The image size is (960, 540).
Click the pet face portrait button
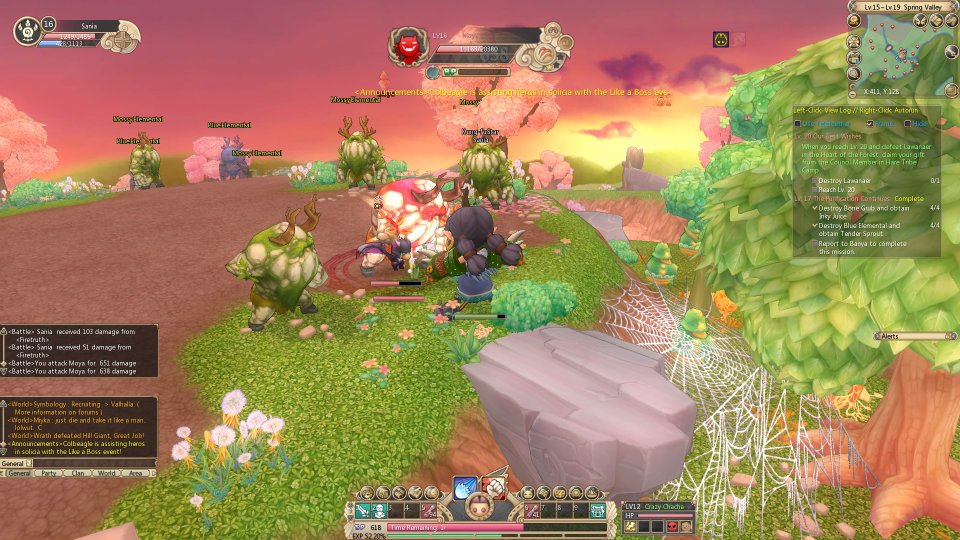pyautogui.click(x=479, y=509)
